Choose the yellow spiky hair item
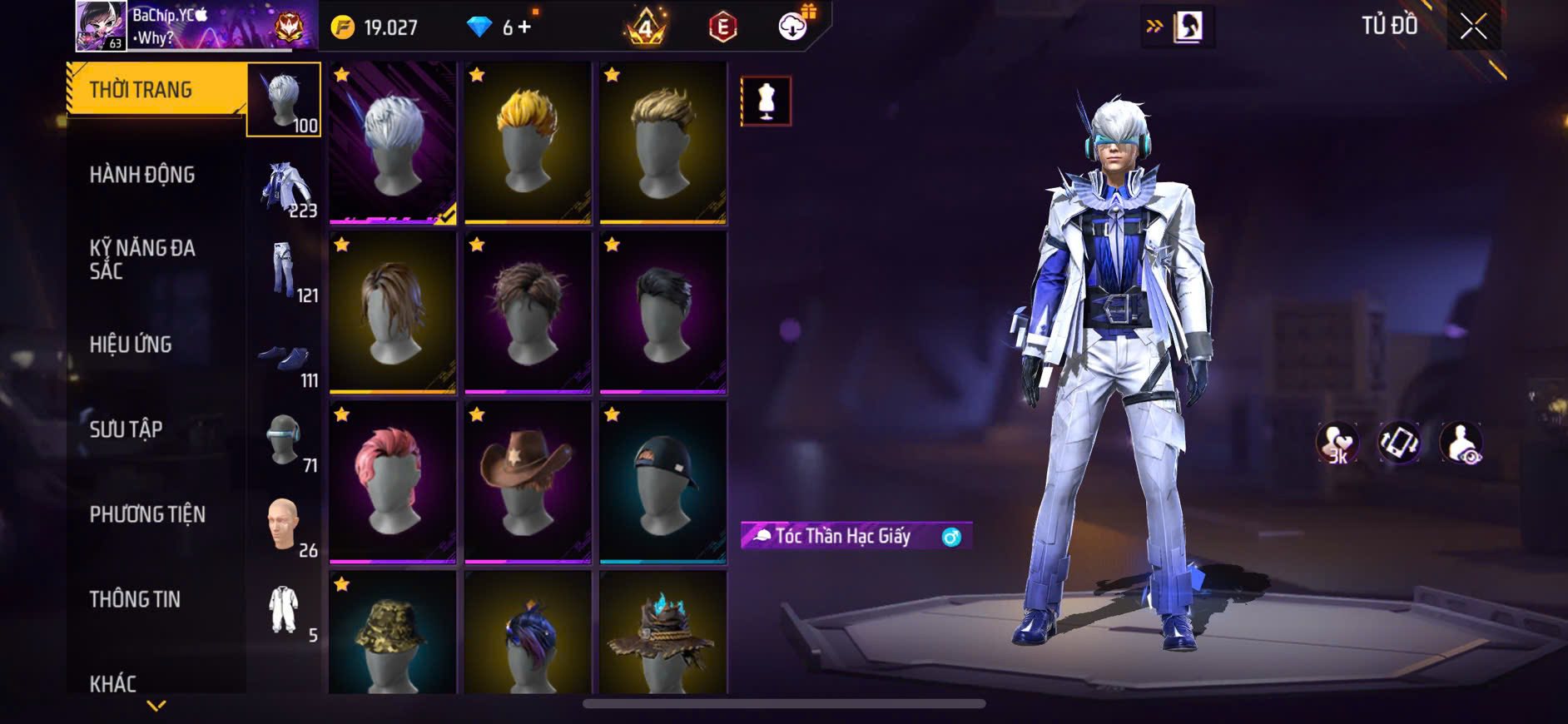Viewport: 1568px width, 724px height. click(x=528, y=142)
